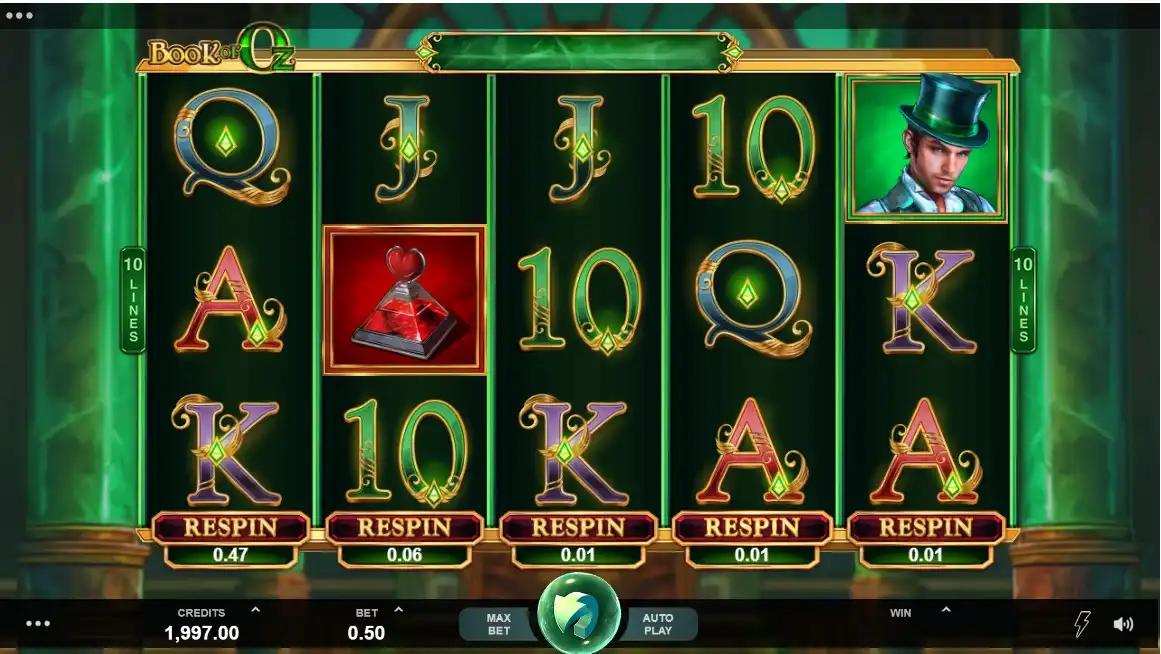
Task: Set the wager with Max Bet
Action: [x=498, y=624]
